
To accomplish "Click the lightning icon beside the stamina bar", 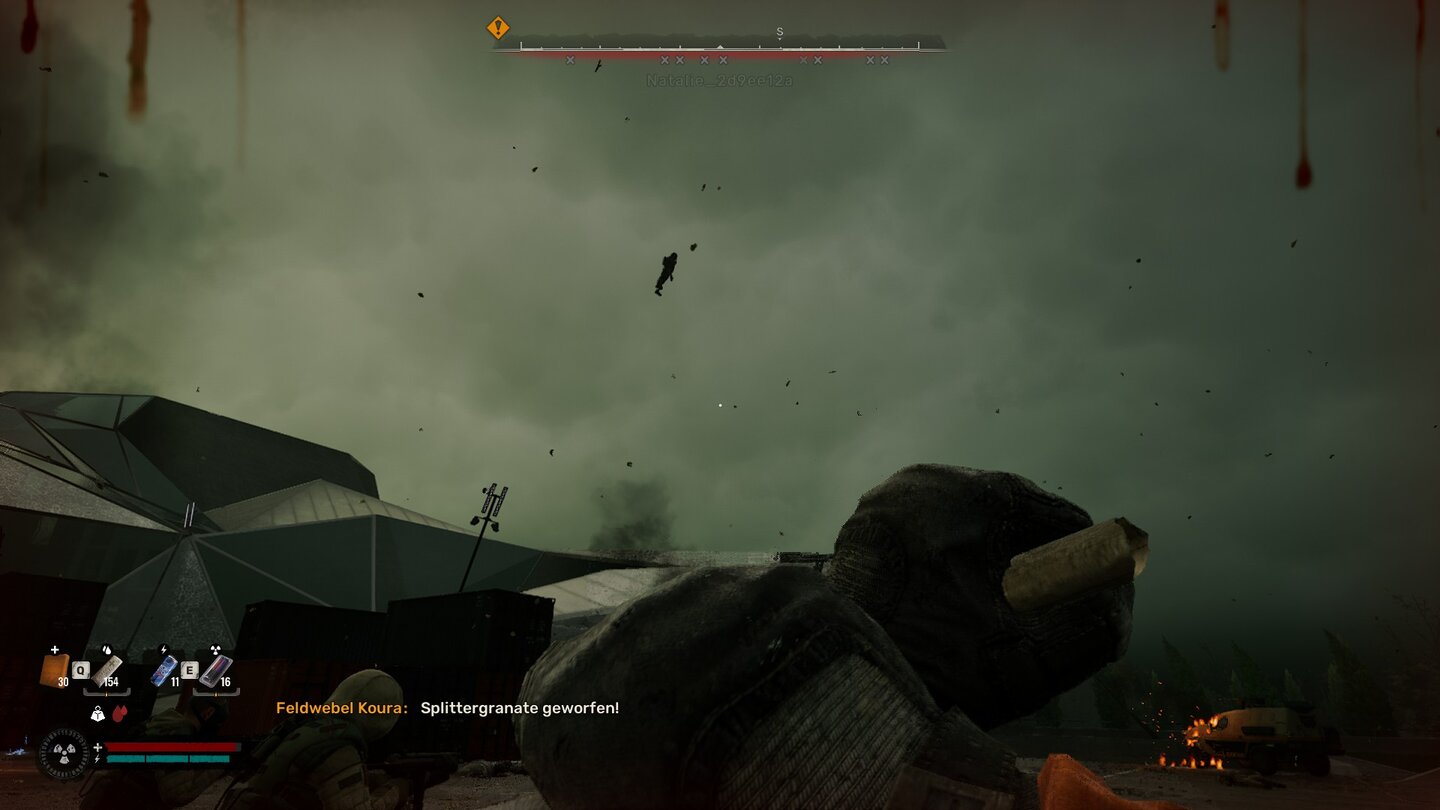I will (97, 759).
